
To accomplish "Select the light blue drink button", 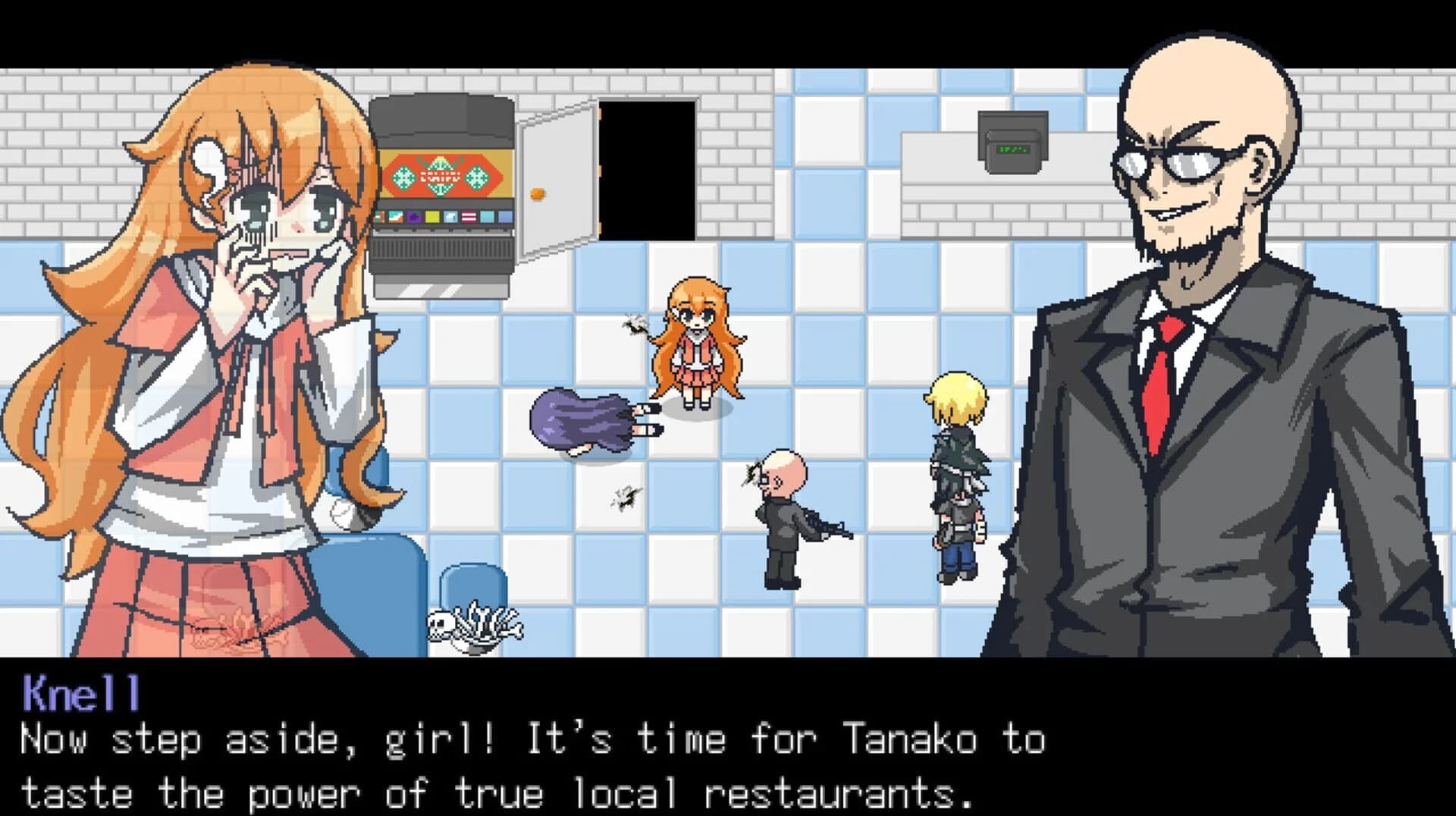I will point(488,216).
